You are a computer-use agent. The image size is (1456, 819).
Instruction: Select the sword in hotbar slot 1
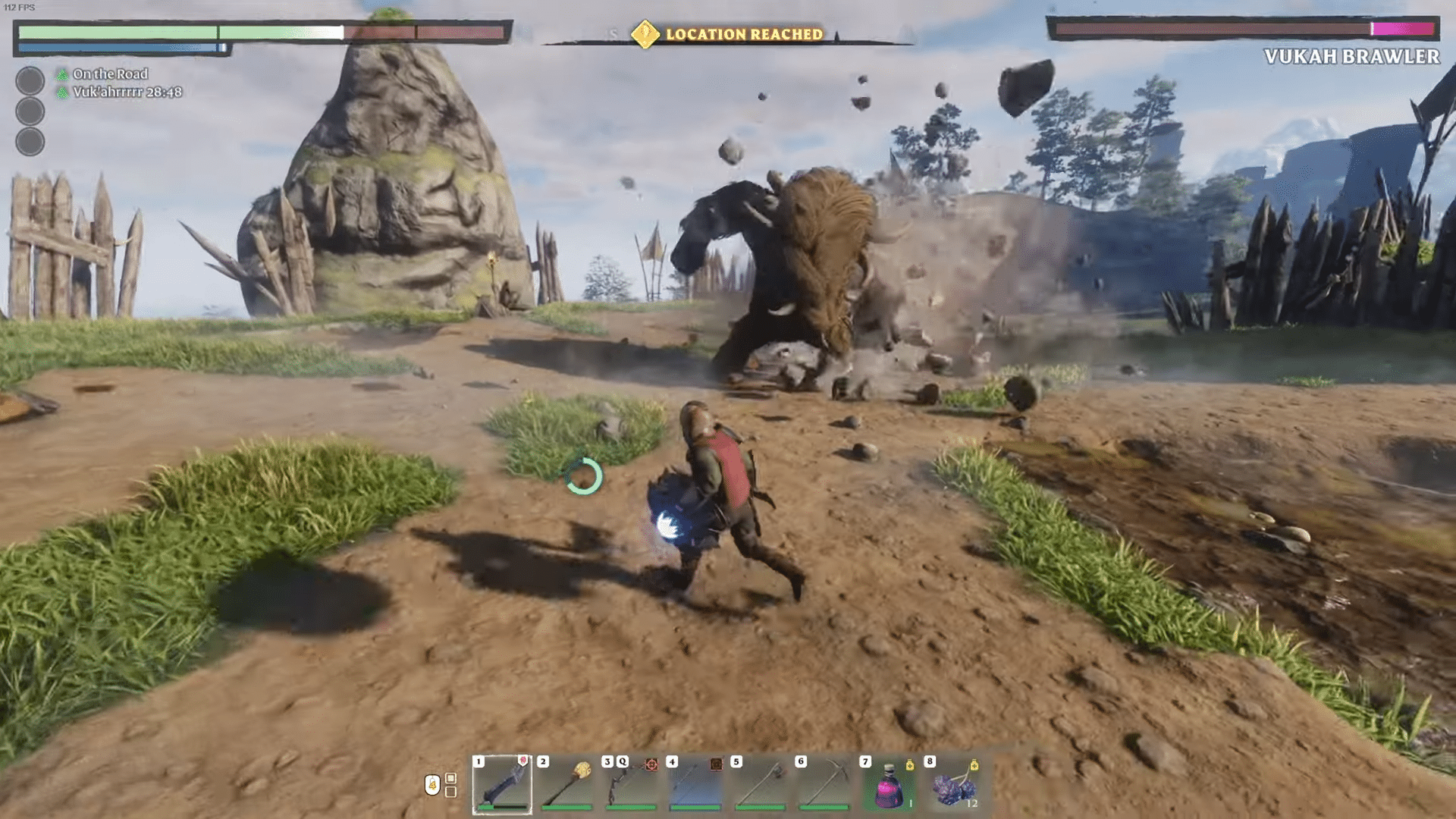pyautogui.click(x=502, y=784)
